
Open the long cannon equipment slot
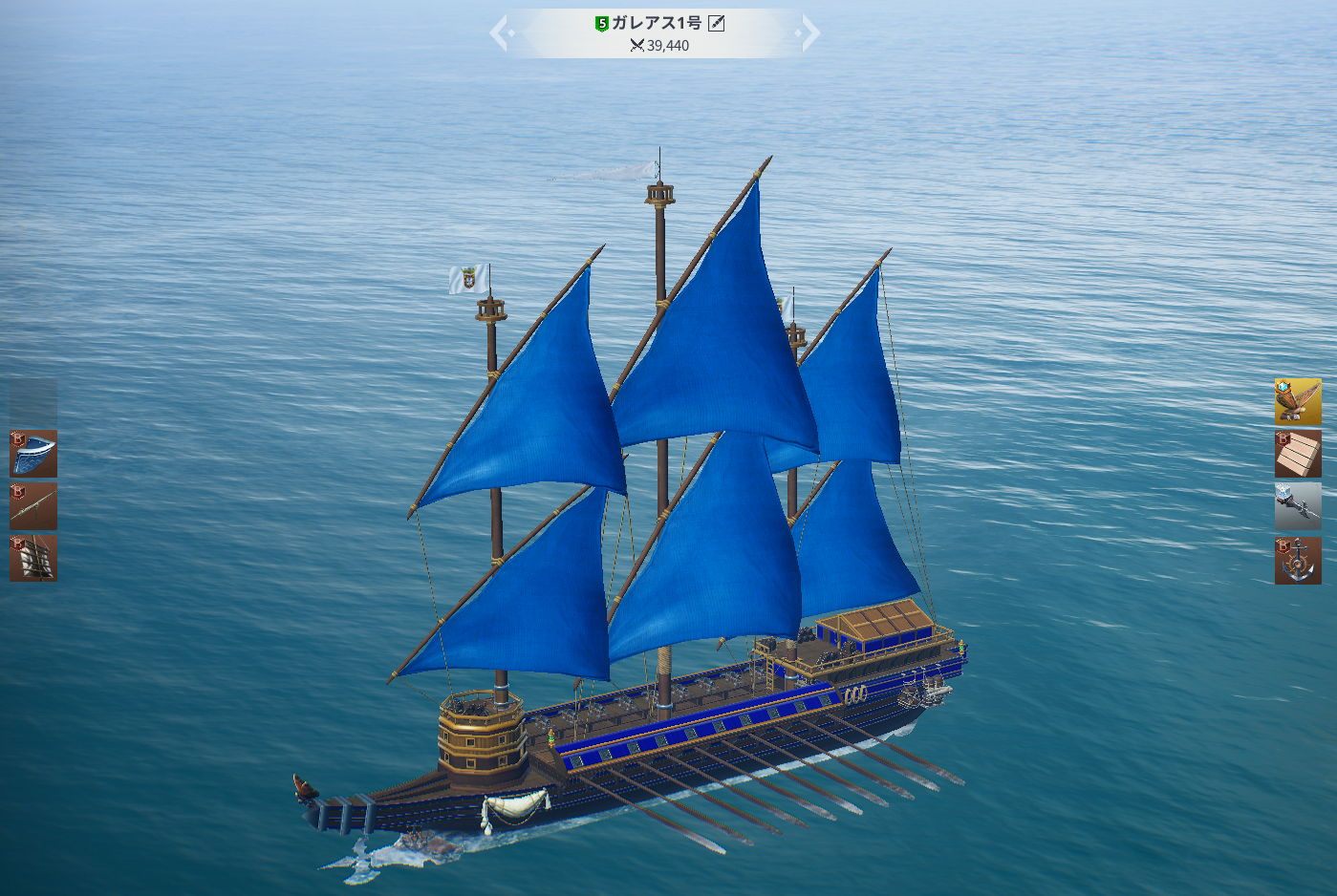(33, 506)
